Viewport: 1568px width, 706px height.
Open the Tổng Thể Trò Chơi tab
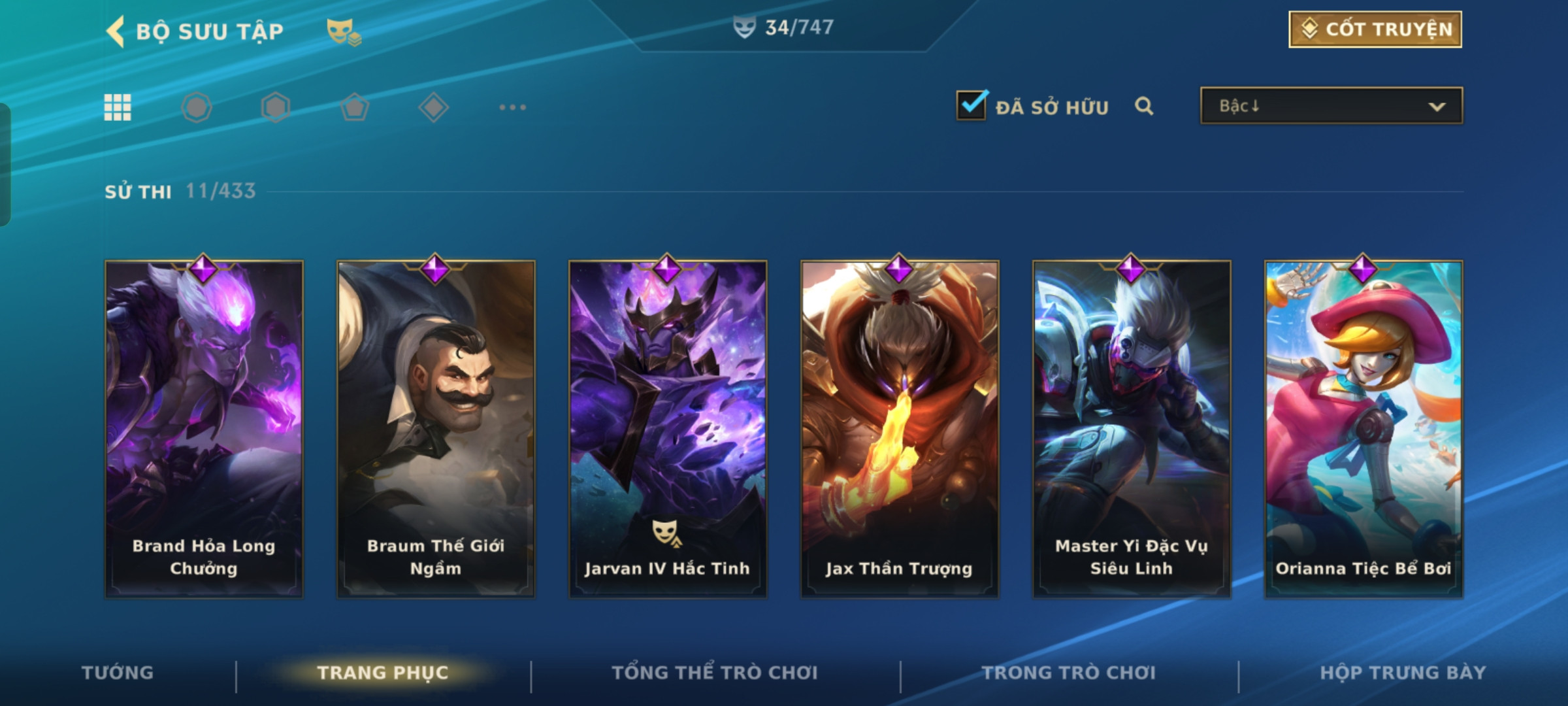[x=715, y=673]
